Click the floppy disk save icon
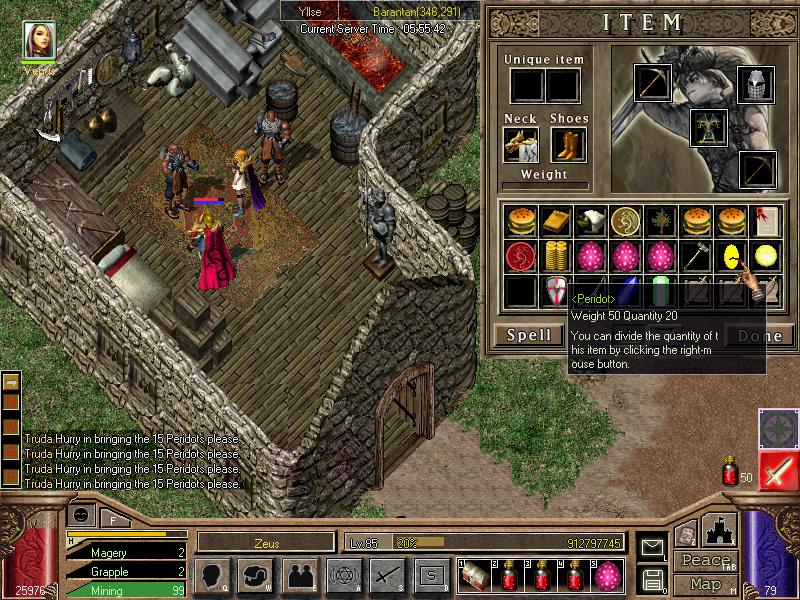Viewport: 800px width, 600px height. pos(651,578)
